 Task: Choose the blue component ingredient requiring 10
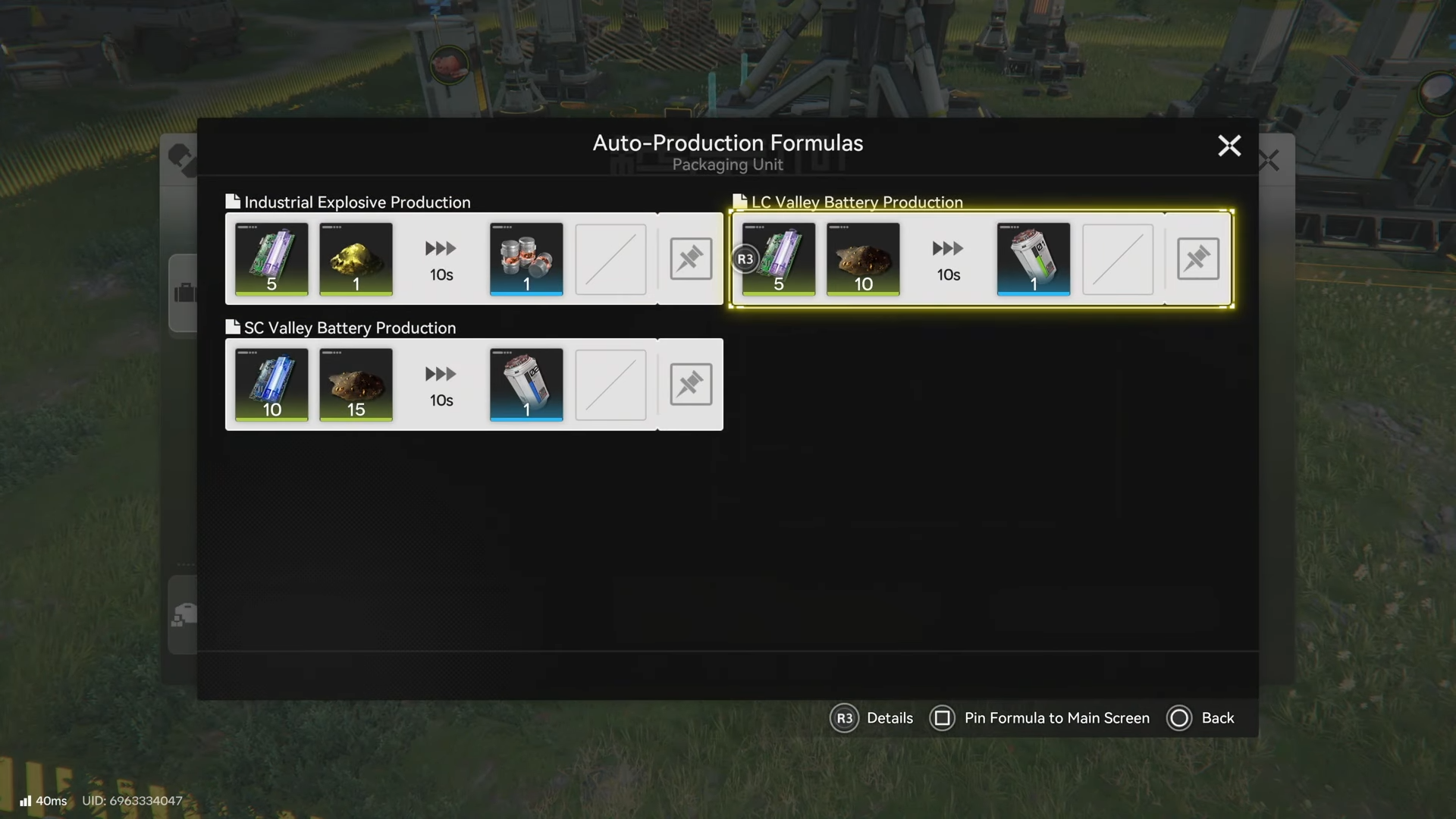click(x=271, y=384)
